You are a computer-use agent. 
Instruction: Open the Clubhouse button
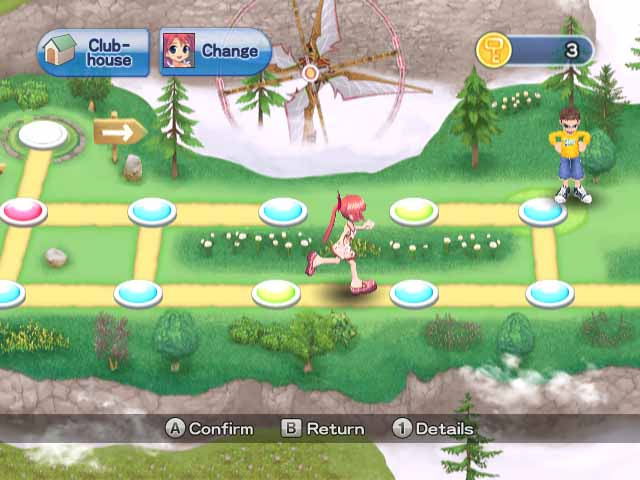pos(93,52)
